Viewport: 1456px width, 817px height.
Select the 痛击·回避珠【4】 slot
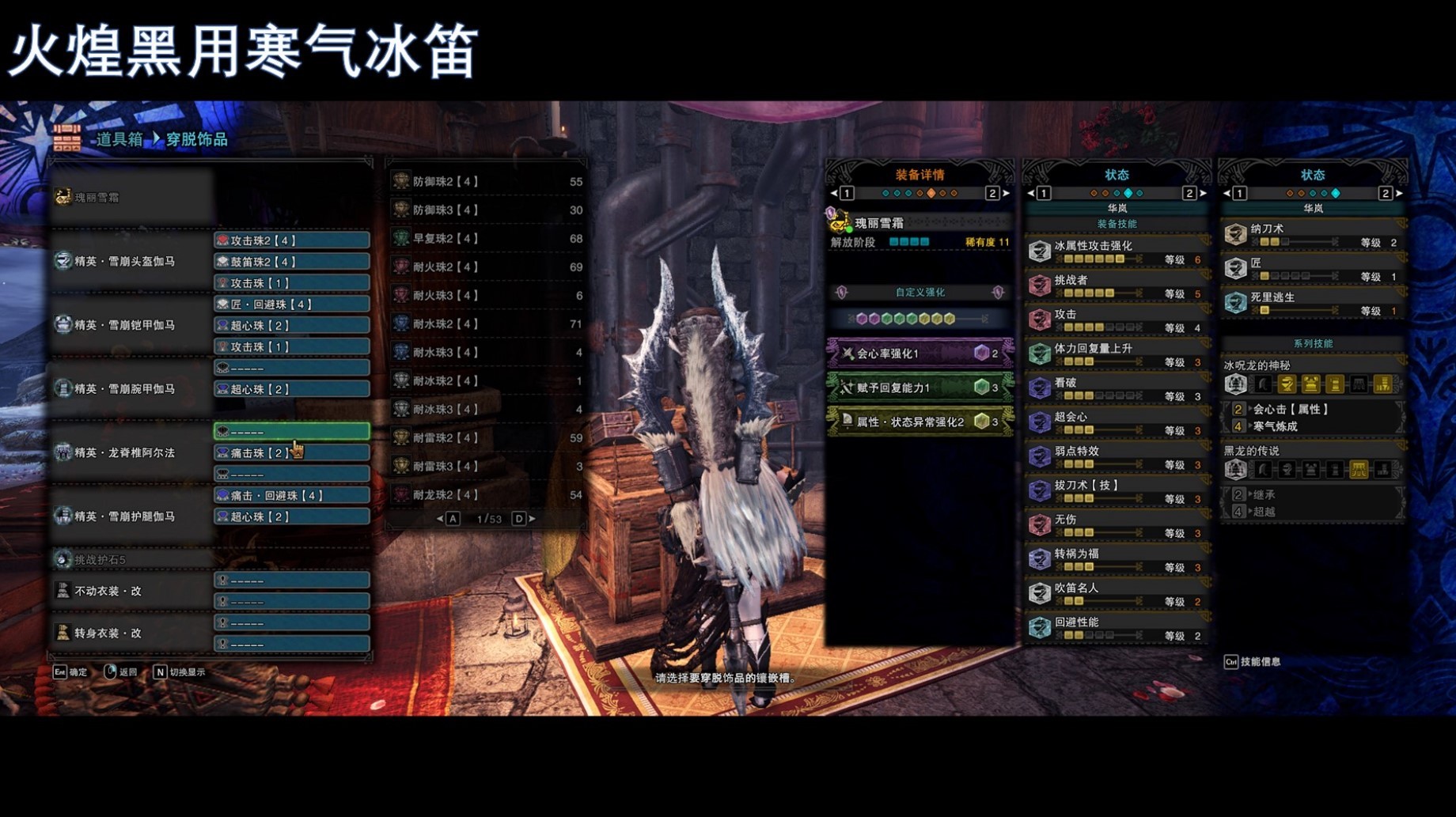(291, 496)
